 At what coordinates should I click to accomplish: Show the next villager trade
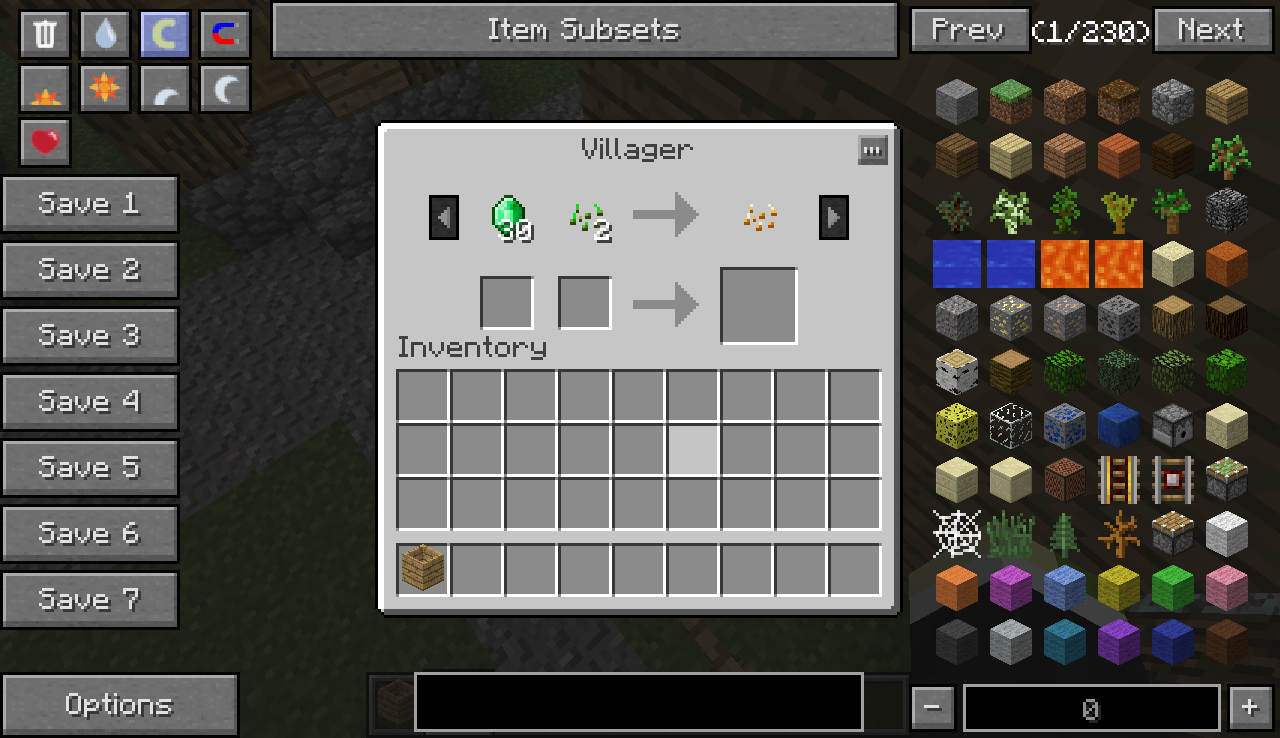point(834,217)
